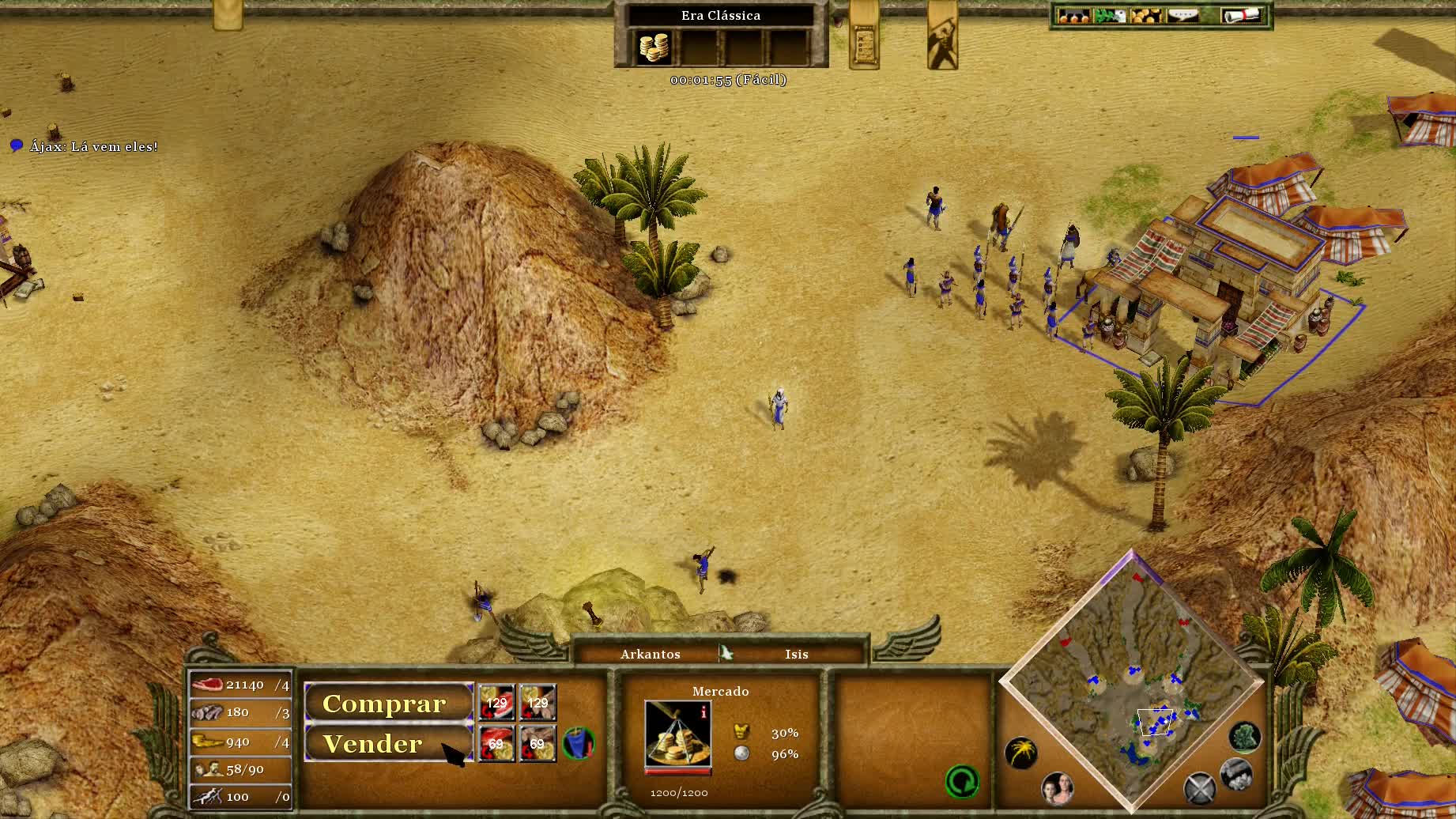Buy wood for 129 gold
The image size is (1456, 819).
pos(538,703)
